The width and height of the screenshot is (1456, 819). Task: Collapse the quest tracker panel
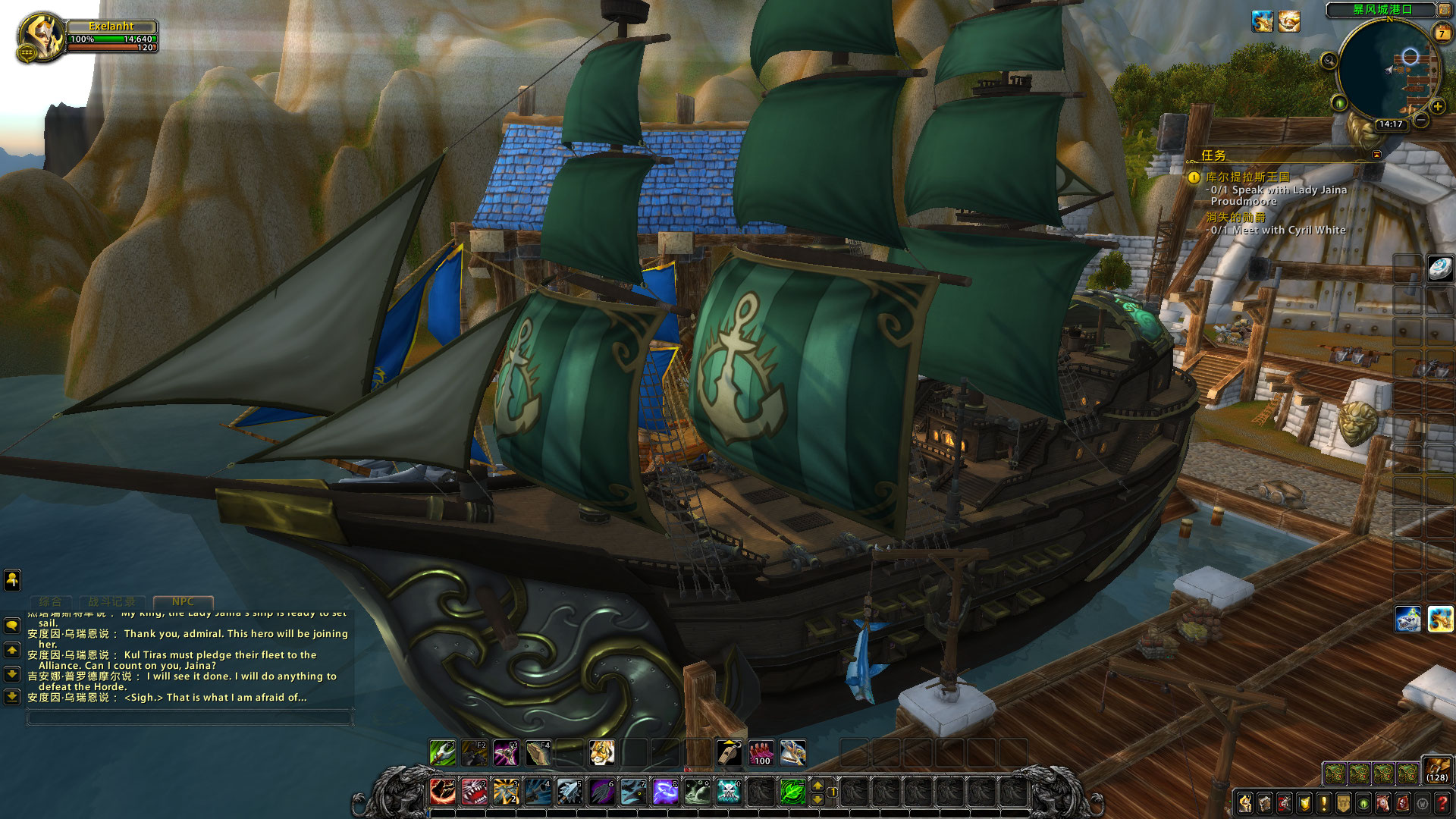click(x=1376, y=155)
